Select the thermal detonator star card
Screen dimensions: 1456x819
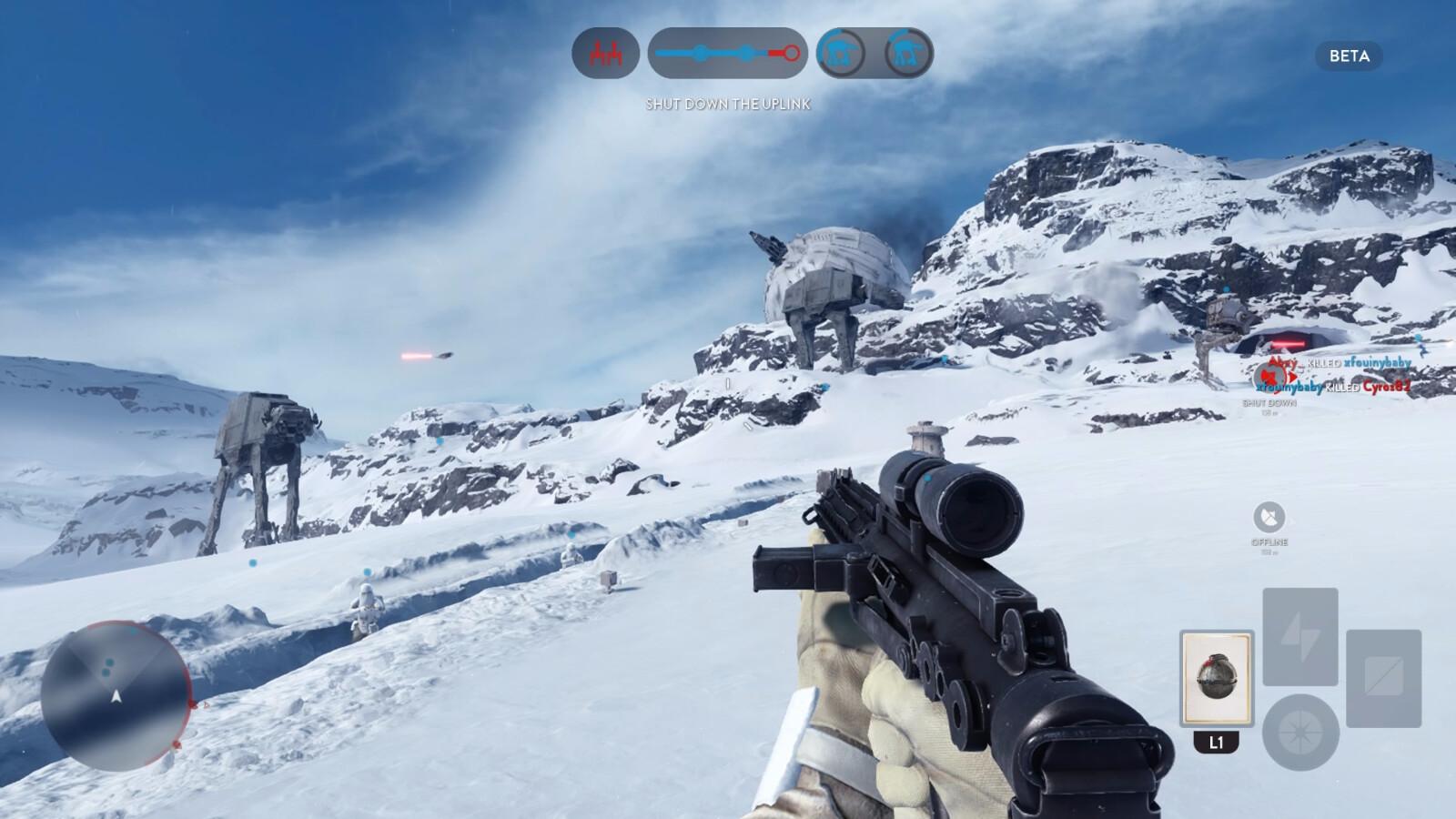point(1217,678)
